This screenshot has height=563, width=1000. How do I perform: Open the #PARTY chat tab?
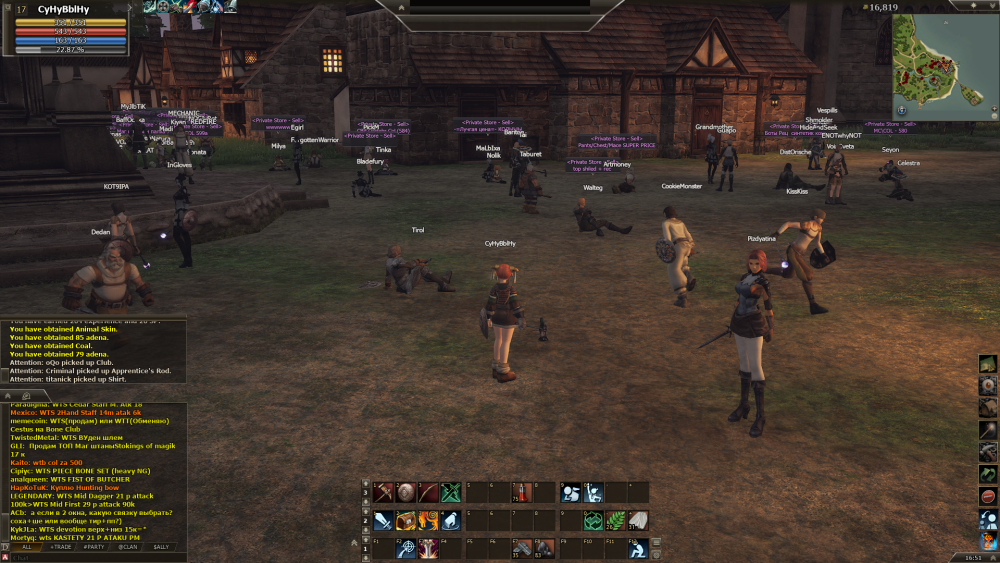point(95,547)
